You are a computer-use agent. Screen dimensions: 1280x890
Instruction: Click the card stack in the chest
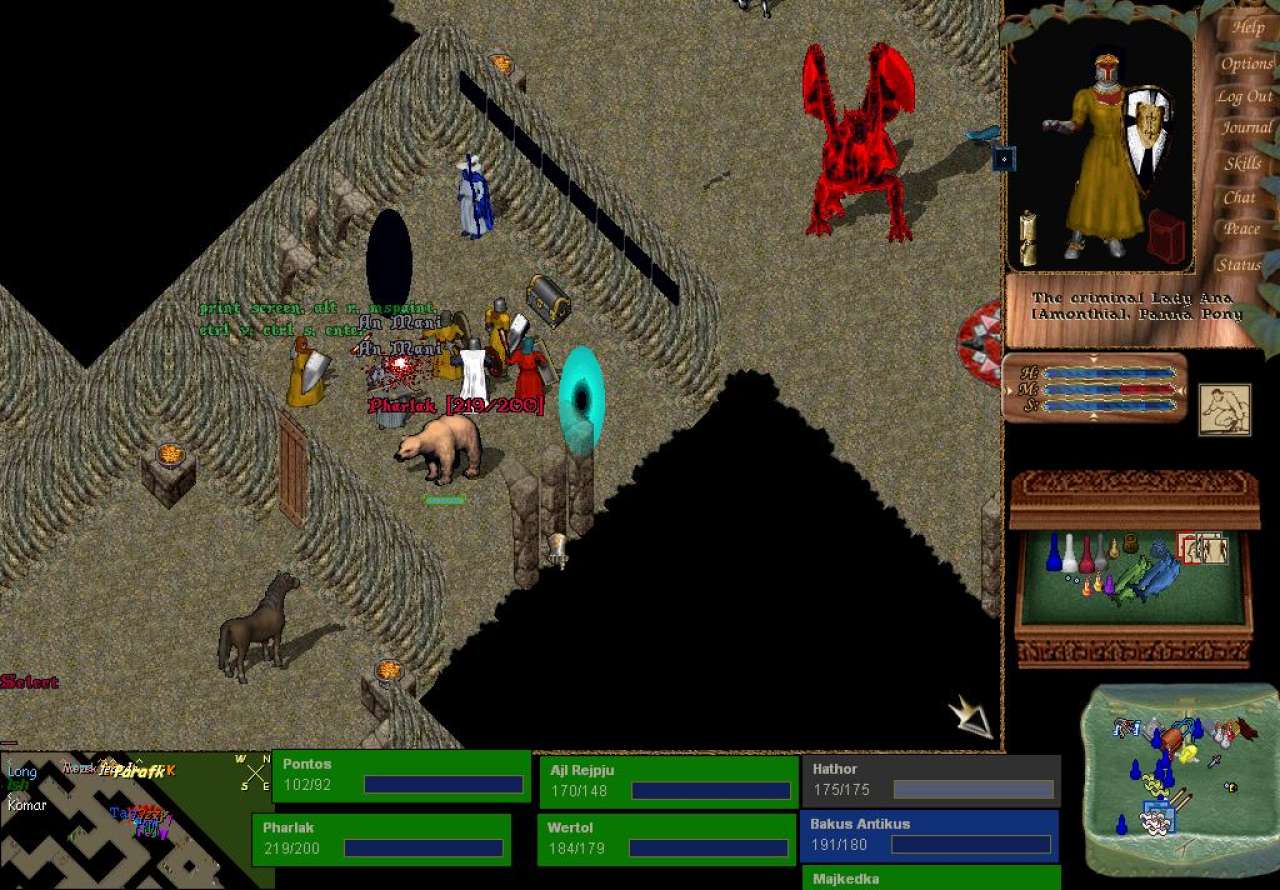pos(1203,548)
